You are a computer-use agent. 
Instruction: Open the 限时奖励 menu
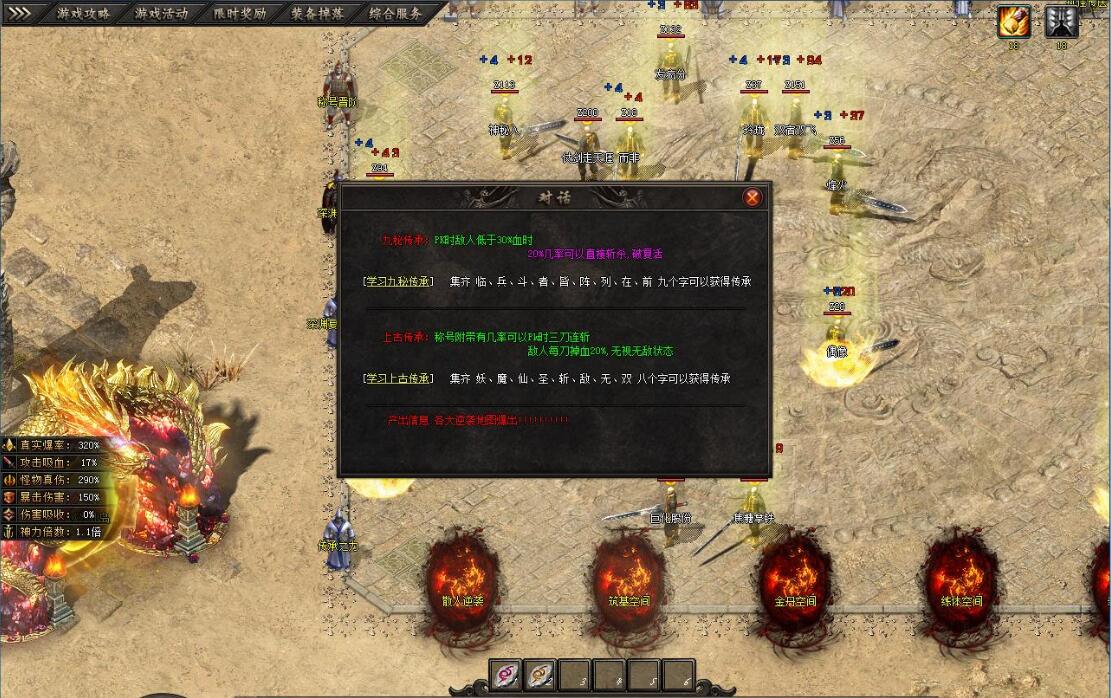click(239, 14)
